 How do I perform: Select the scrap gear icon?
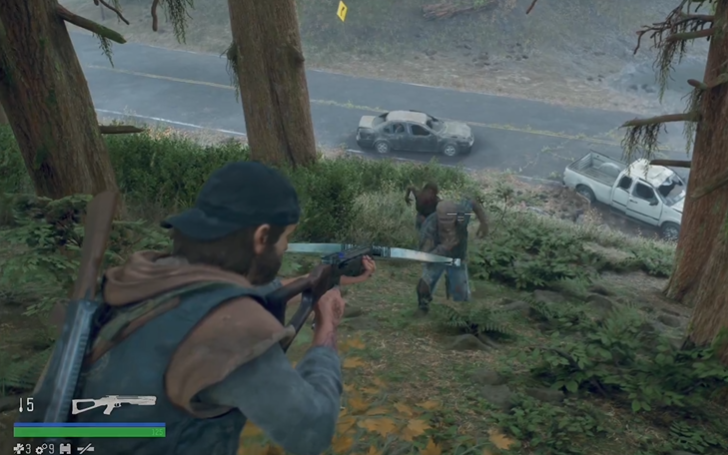40,448
